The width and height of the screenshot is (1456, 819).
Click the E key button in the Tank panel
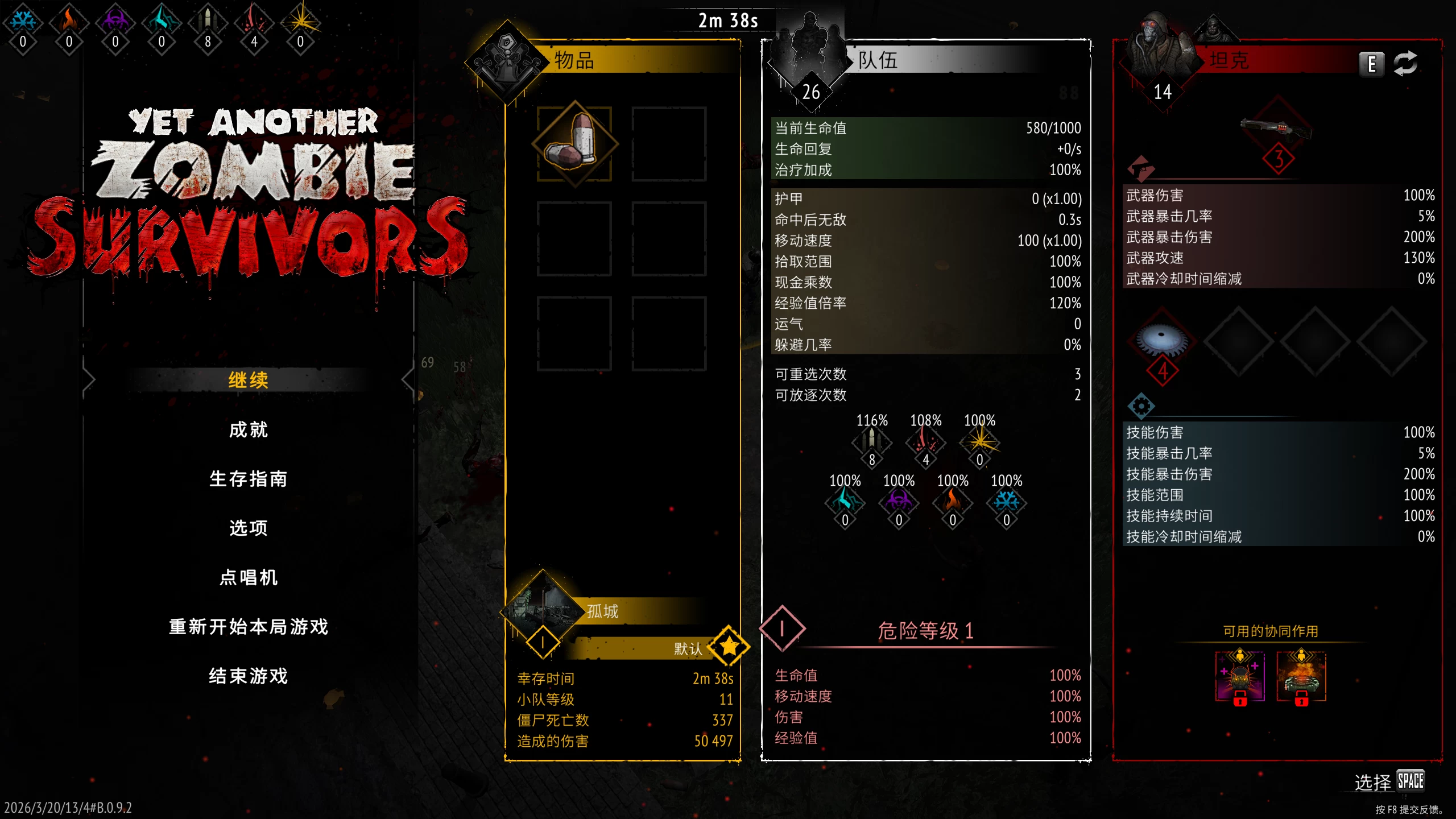click(1371, 64)
